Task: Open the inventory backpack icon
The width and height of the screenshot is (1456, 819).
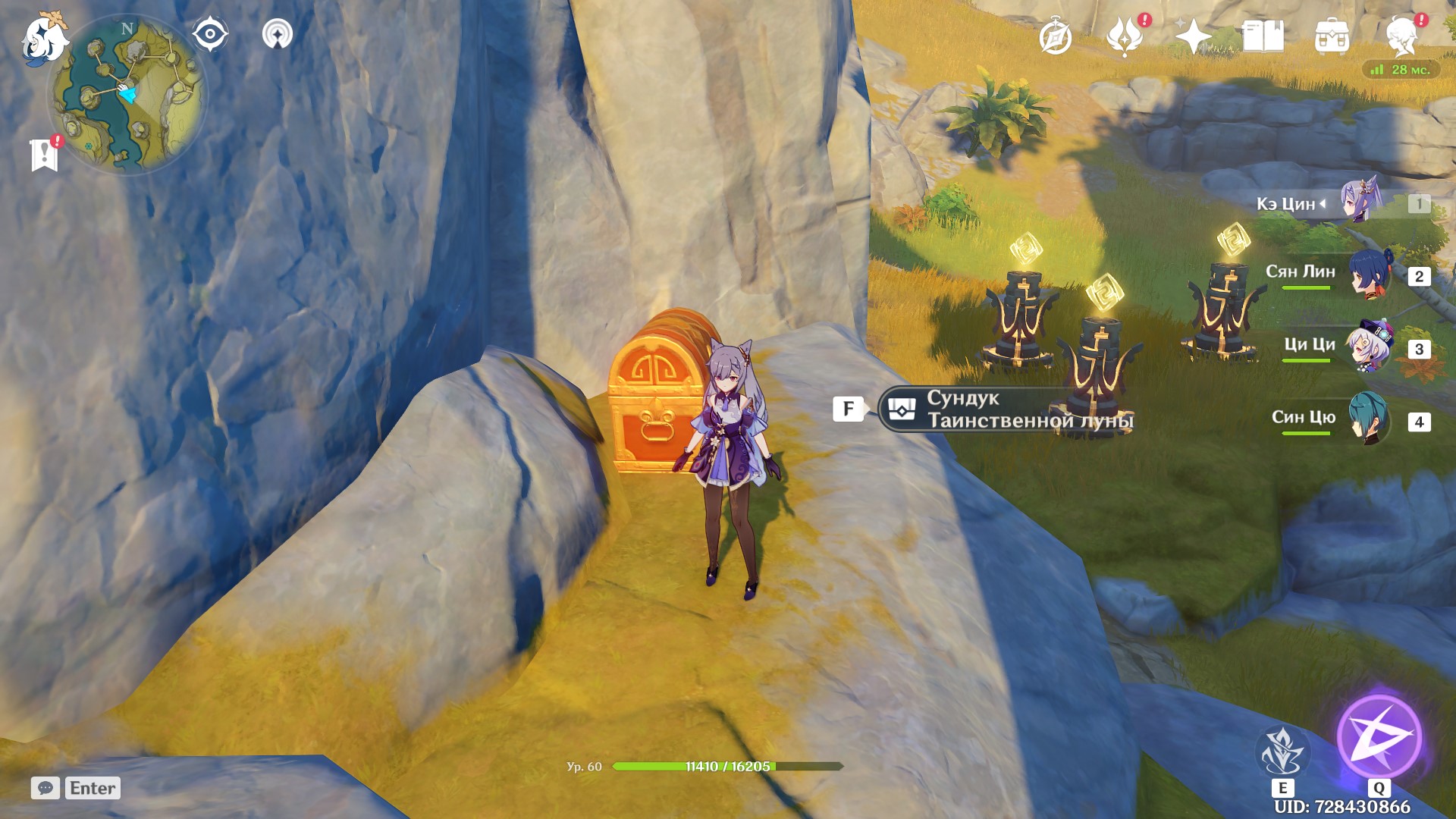Action: click(1332, 33)
